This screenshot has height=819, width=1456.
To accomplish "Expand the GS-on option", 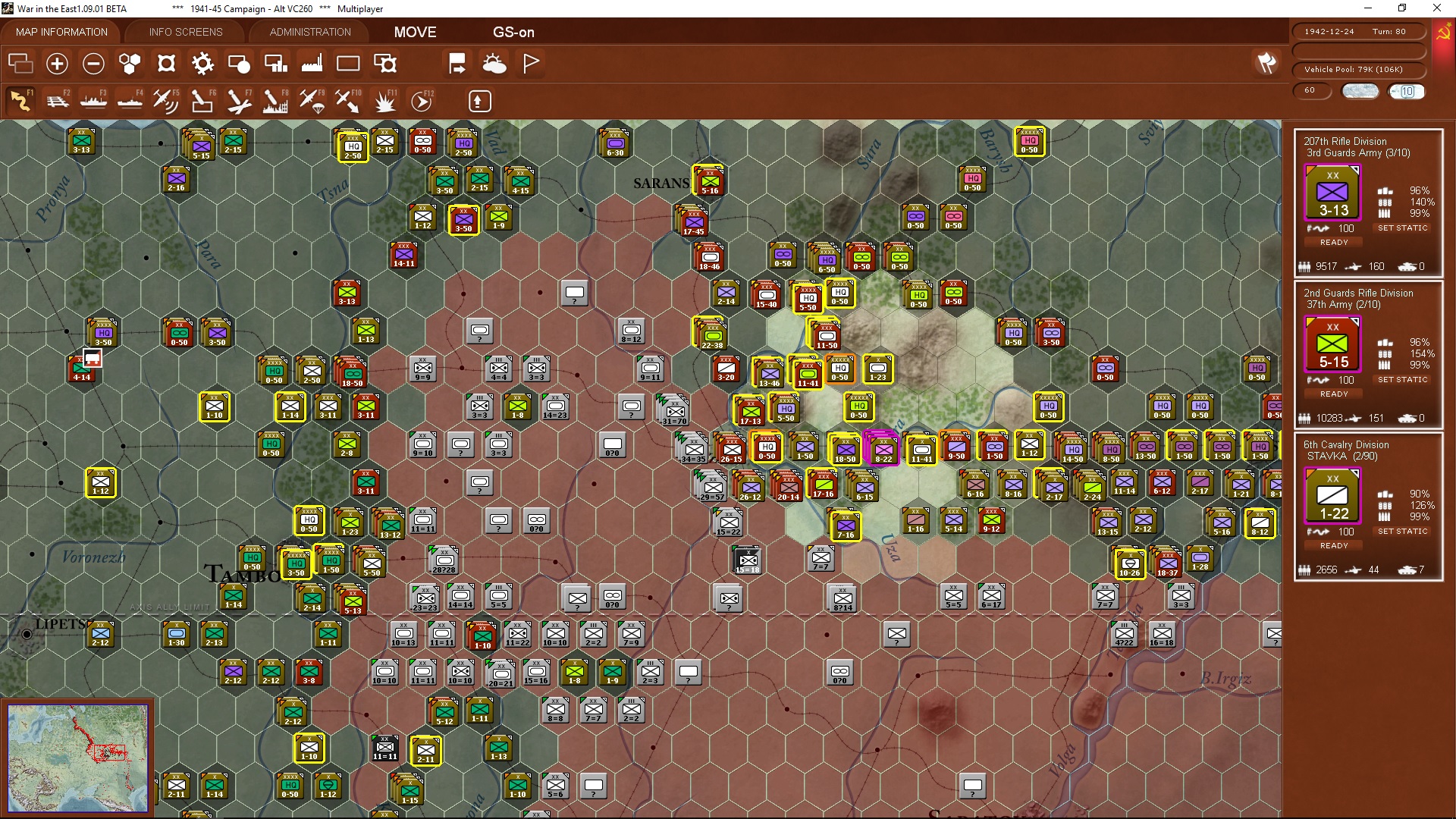I will click(514, 32).
